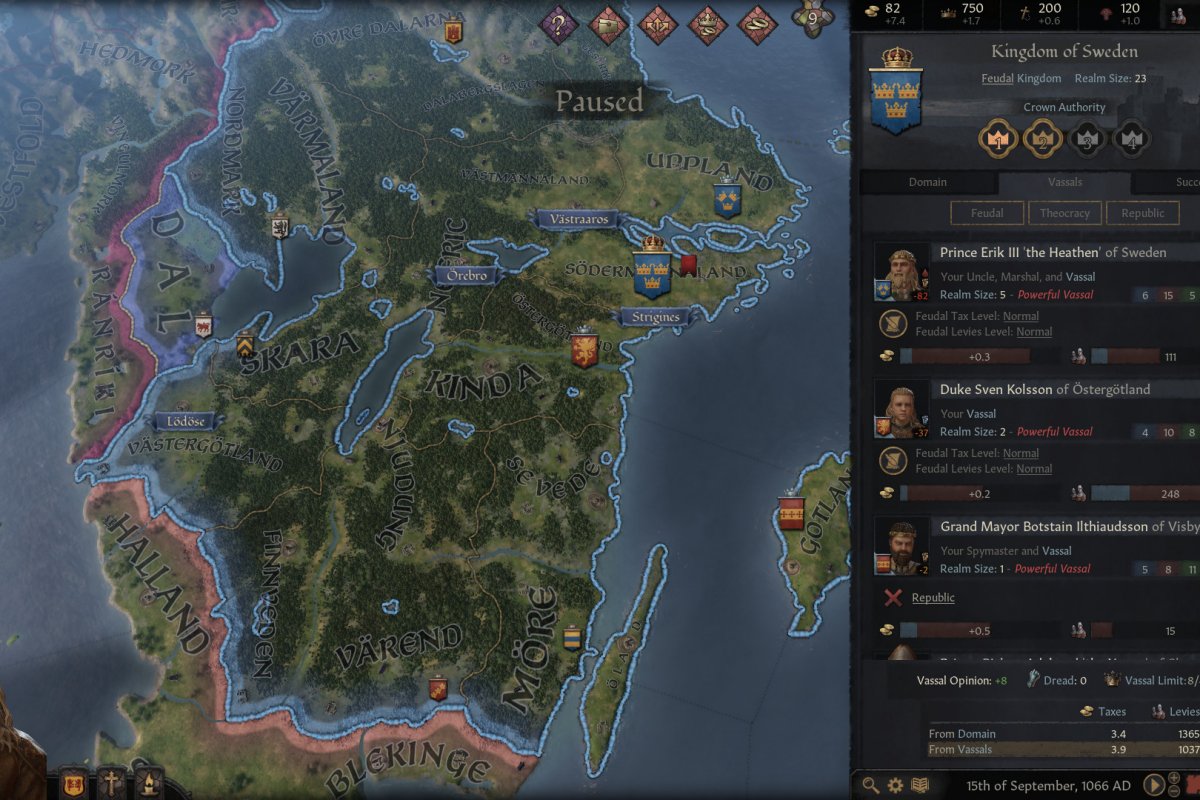Image resolution: width=1200 pixels, height=800 pixels.
Task: Open Duke Sven Kolsson's portrait
Action: pyautogui.click(x=902, y=409)
